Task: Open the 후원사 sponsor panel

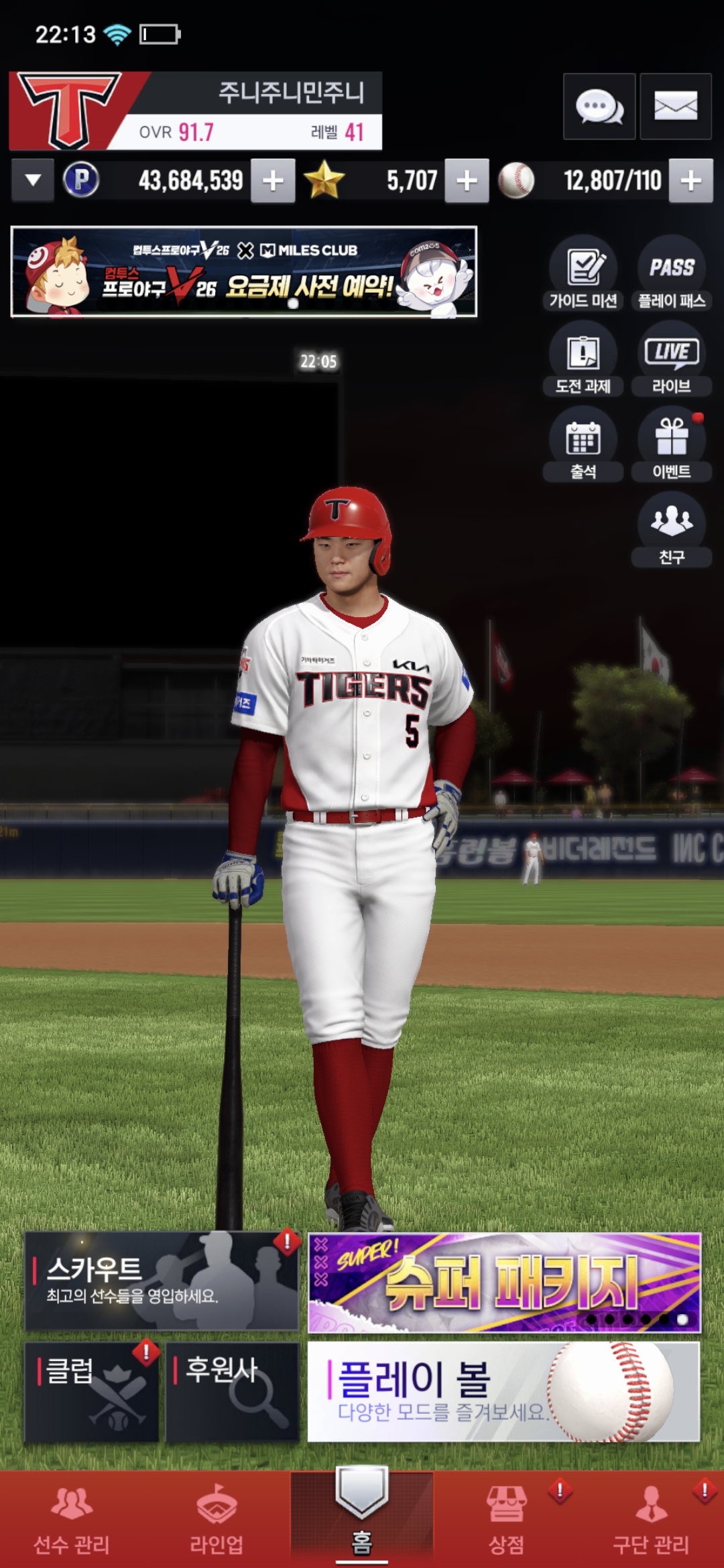Action: tap(232, 1391)
